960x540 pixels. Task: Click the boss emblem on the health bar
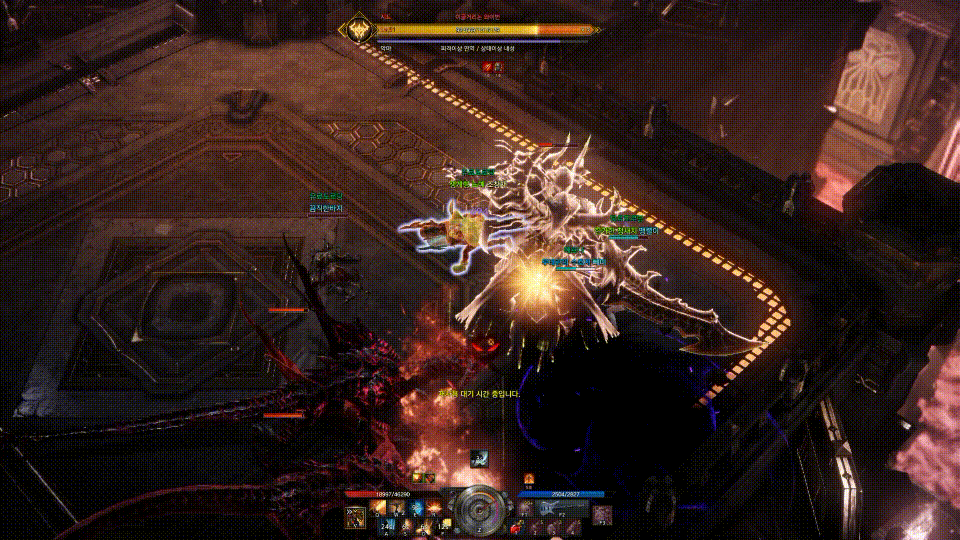tap(358, 30)
